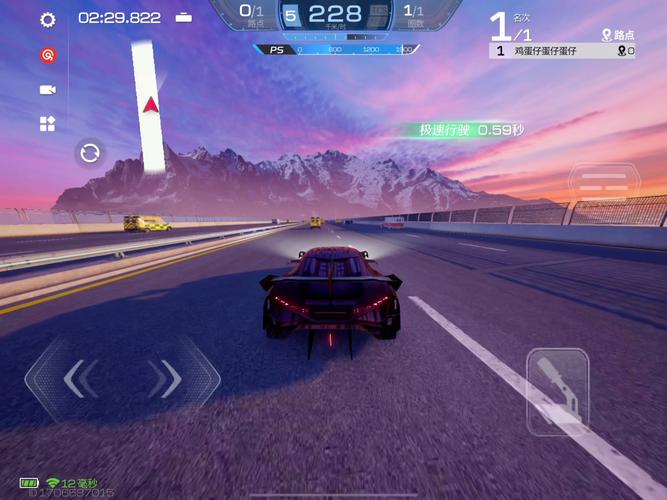The height and width of the screenshot is (500, 667).
Task: Open the four-tile widgets icon
Action: click(x=47, y=124)
